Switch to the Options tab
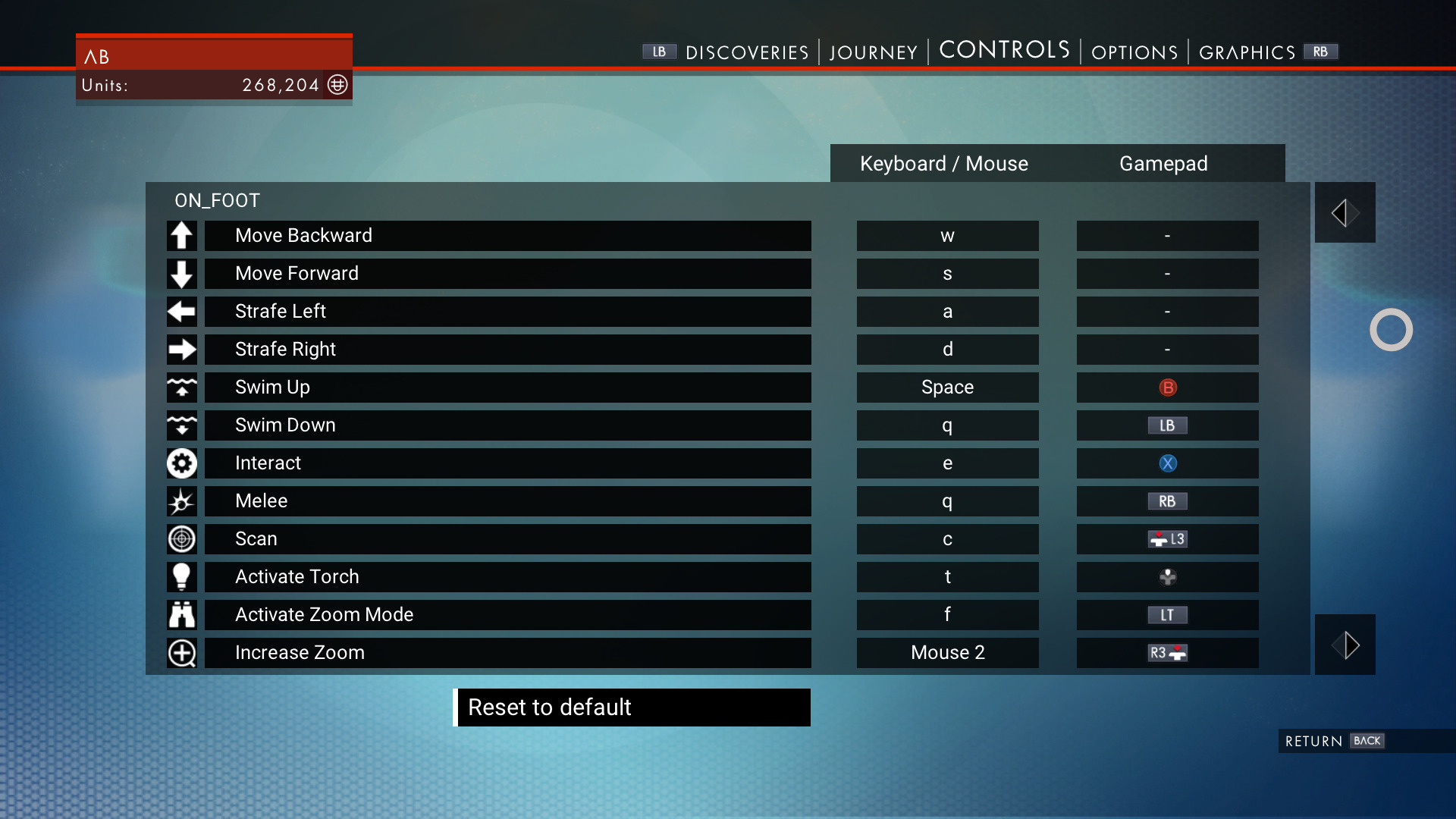Viewport: 1456px width, 819px height. tap(1134, 52)
